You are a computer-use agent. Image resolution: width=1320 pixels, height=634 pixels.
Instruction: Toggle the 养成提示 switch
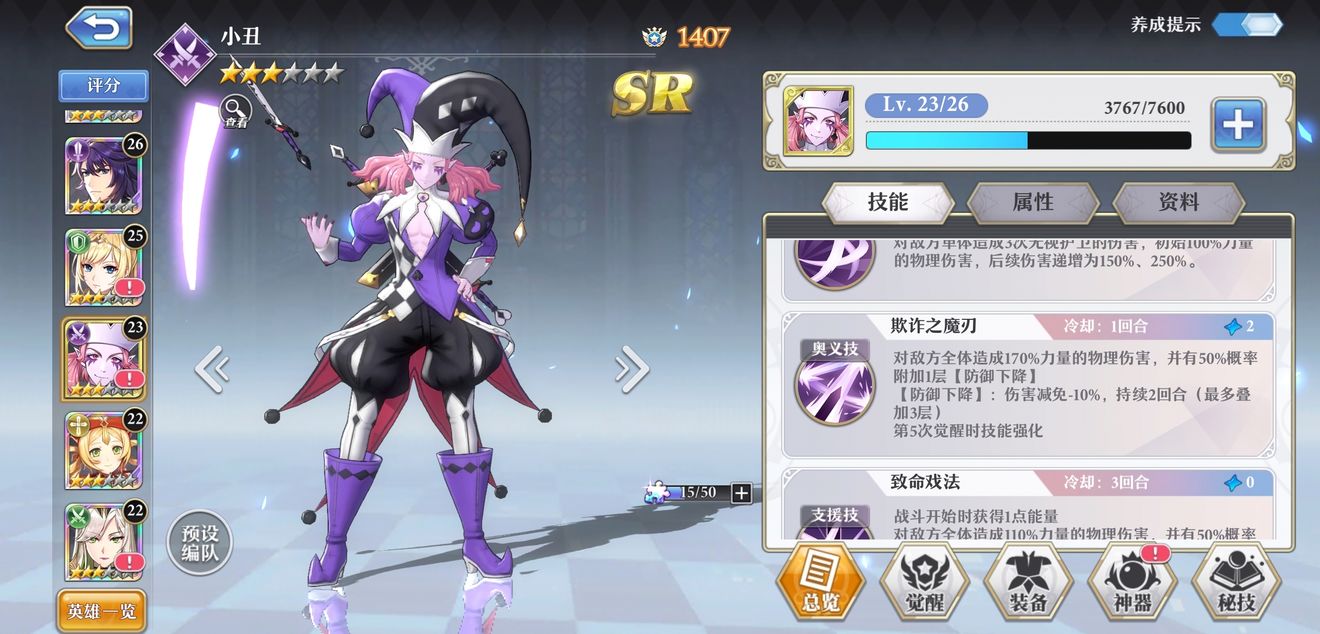1246,25
